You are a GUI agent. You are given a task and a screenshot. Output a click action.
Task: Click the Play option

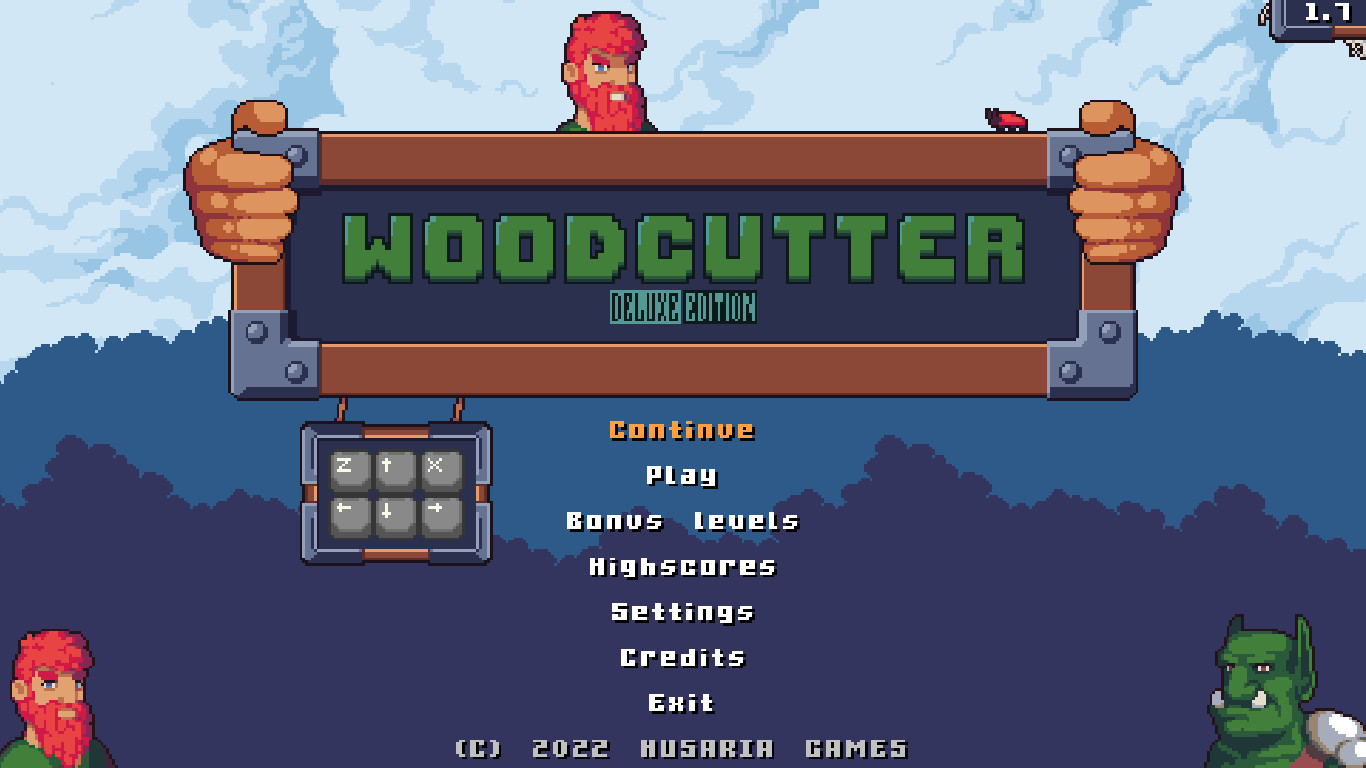[683, 475]
